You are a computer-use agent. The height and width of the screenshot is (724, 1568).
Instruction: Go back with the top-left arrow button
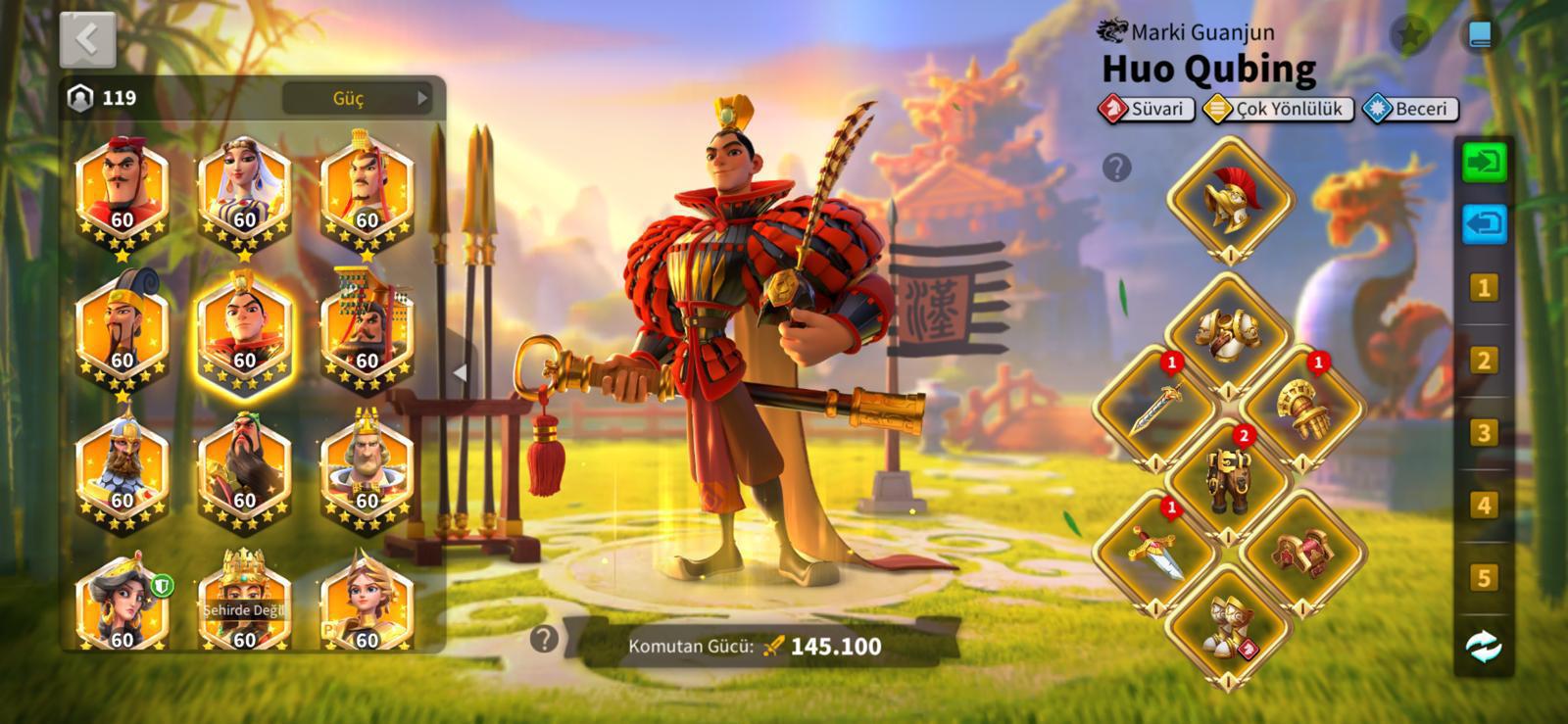pyautogui.click(x=87, y=39)
